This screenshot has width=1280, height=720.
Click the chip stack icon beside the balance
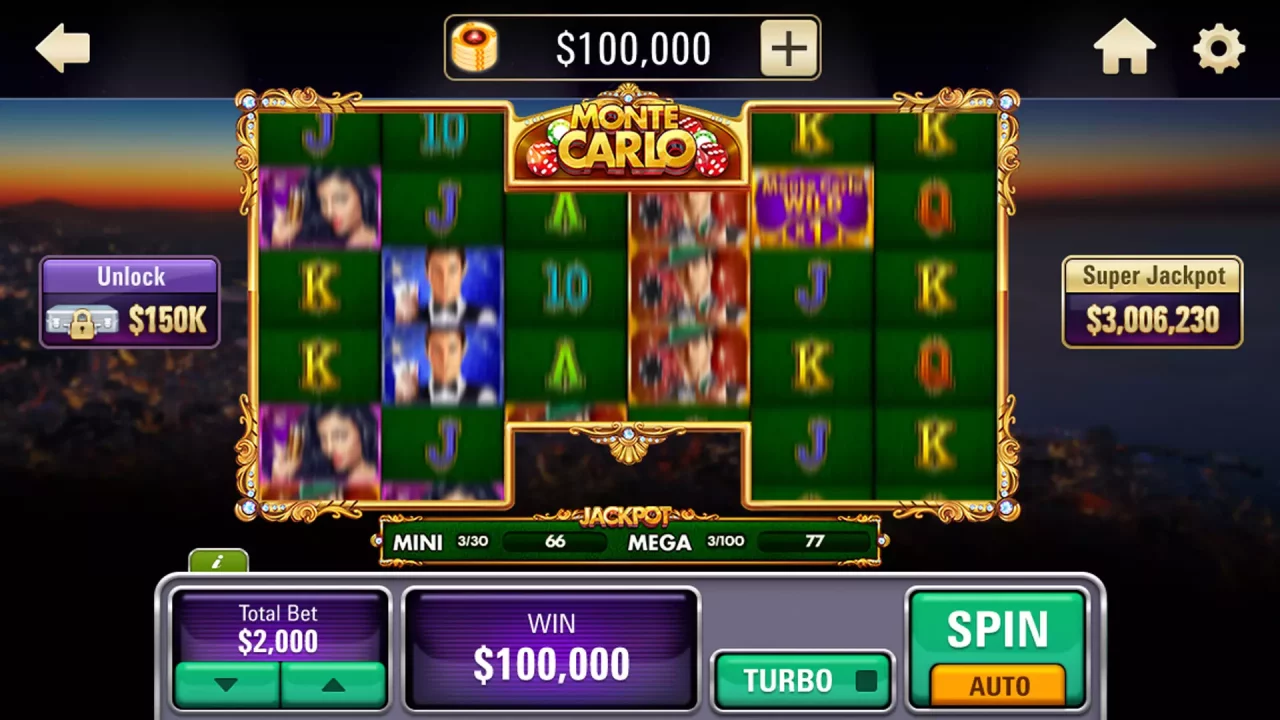474,46
